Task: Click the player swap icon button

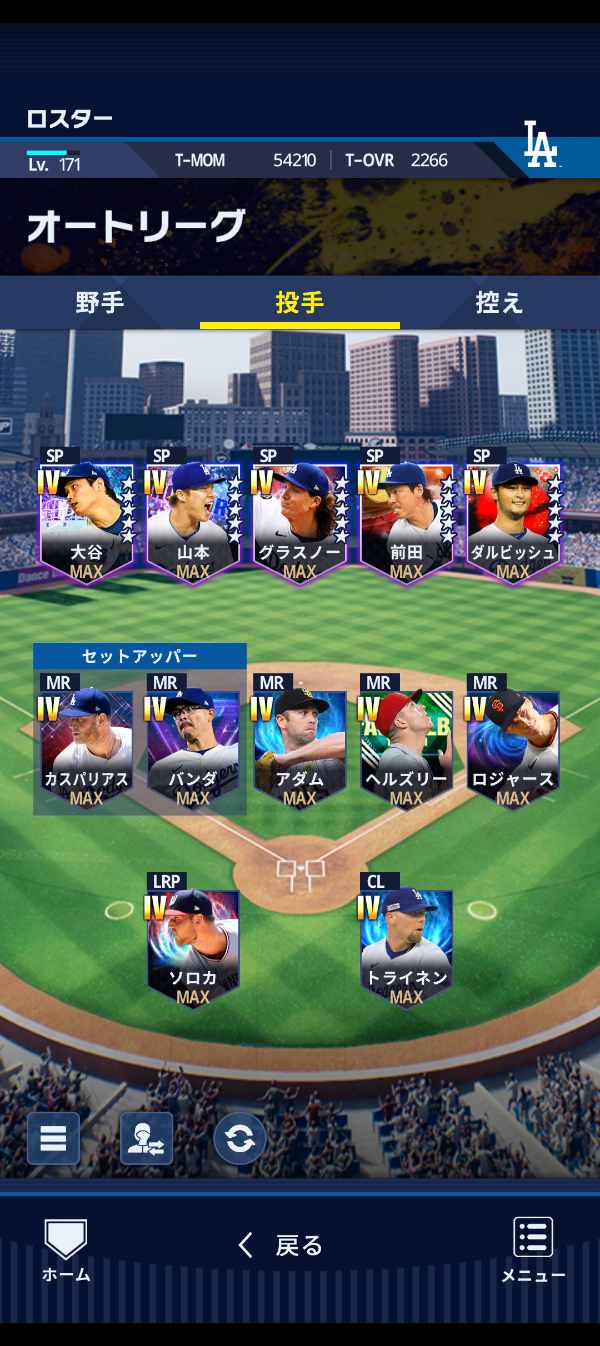Action: (x=146, y=1138)
